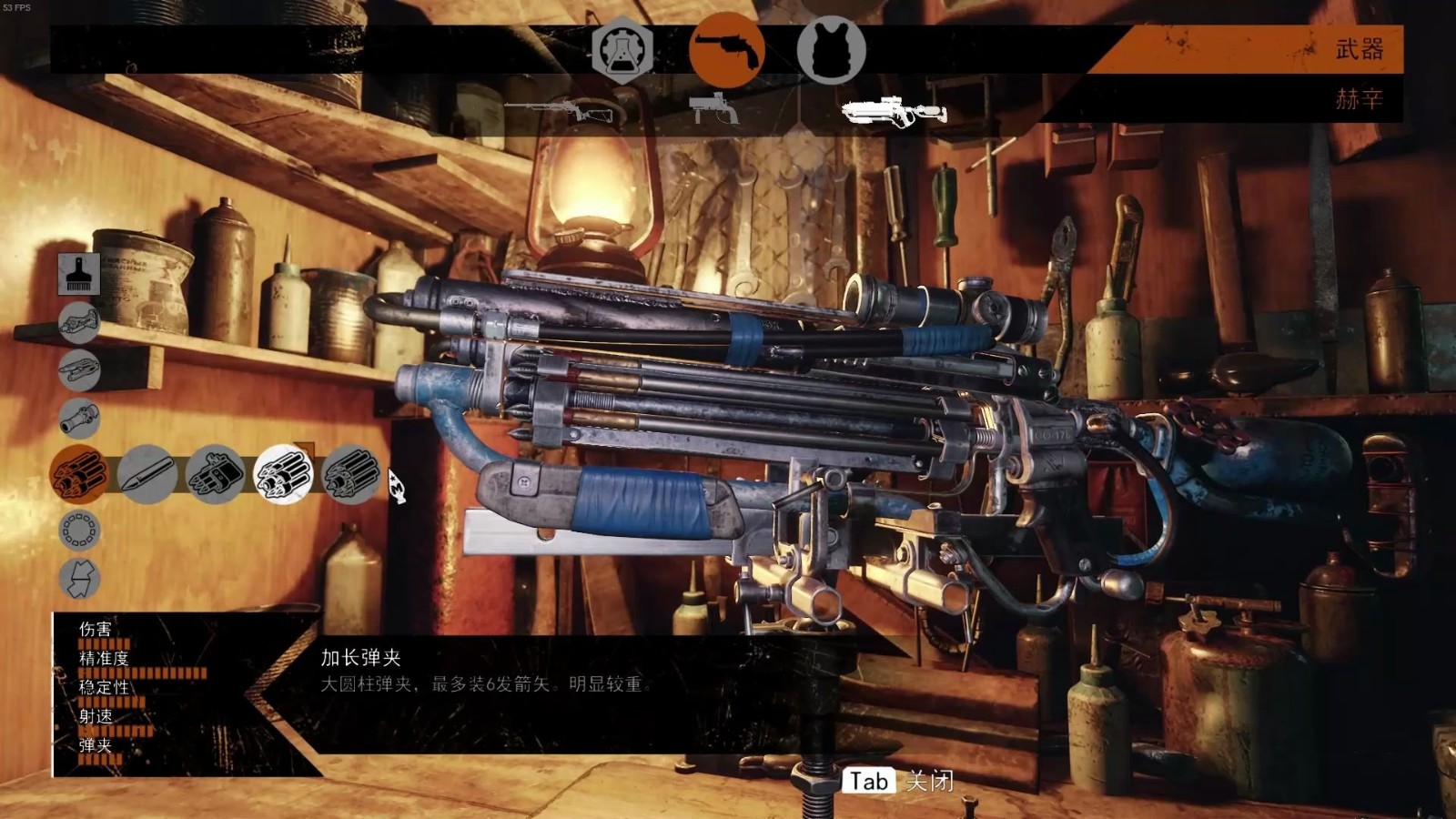Open the dotted ring attachment category
This screenshot has width=1456, height=819.
79,530
